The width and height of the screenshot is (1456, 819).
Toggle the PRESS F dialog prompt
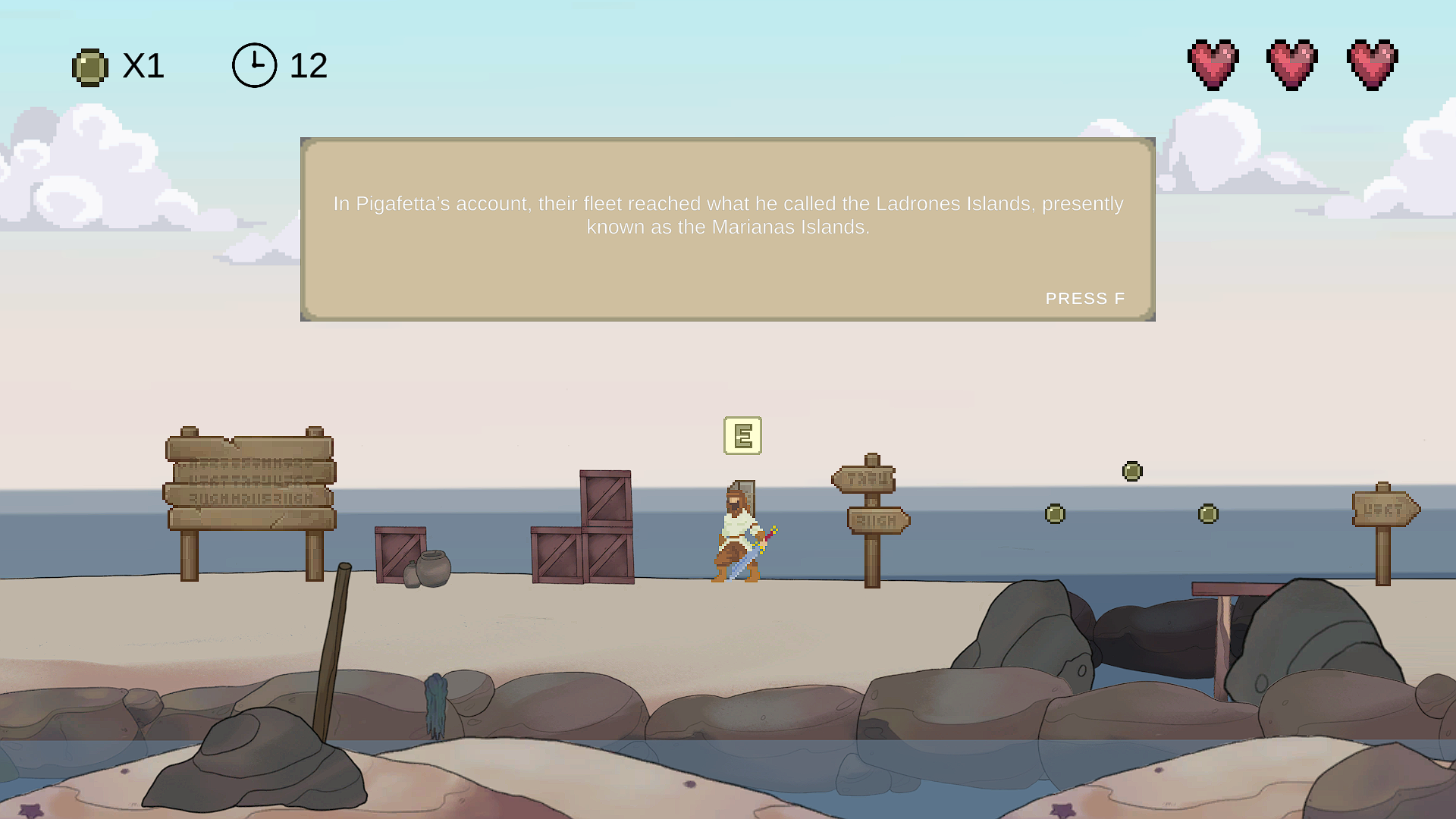(1086, 298)
